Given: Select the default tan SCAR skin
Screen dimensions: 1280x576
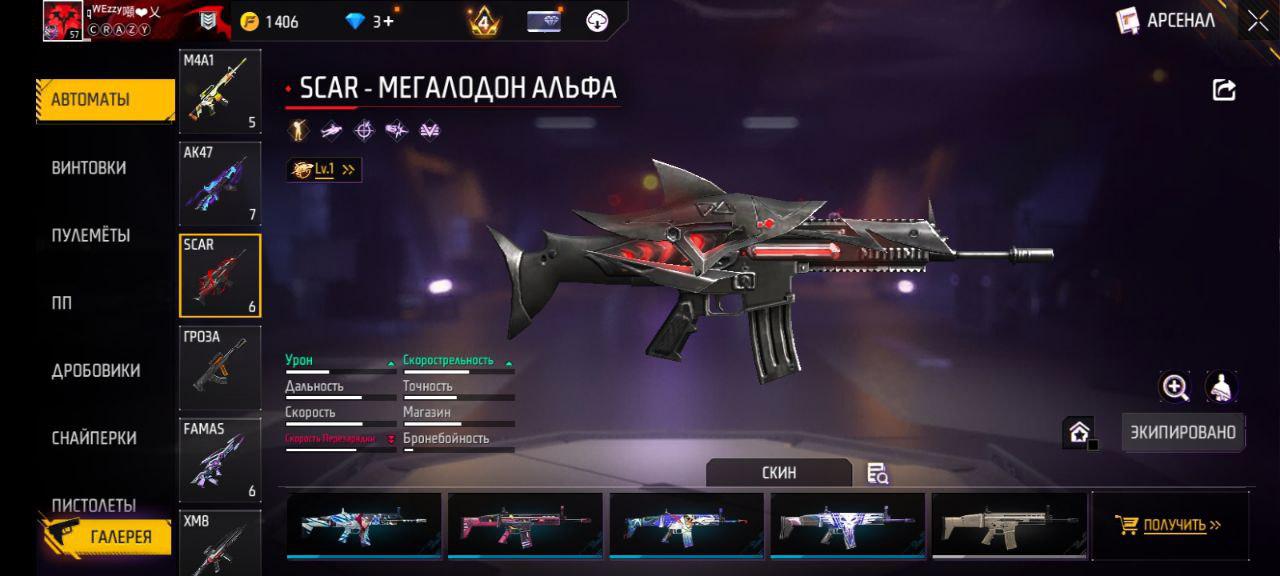Looking at the screenshot, I should pos(1009,523).
